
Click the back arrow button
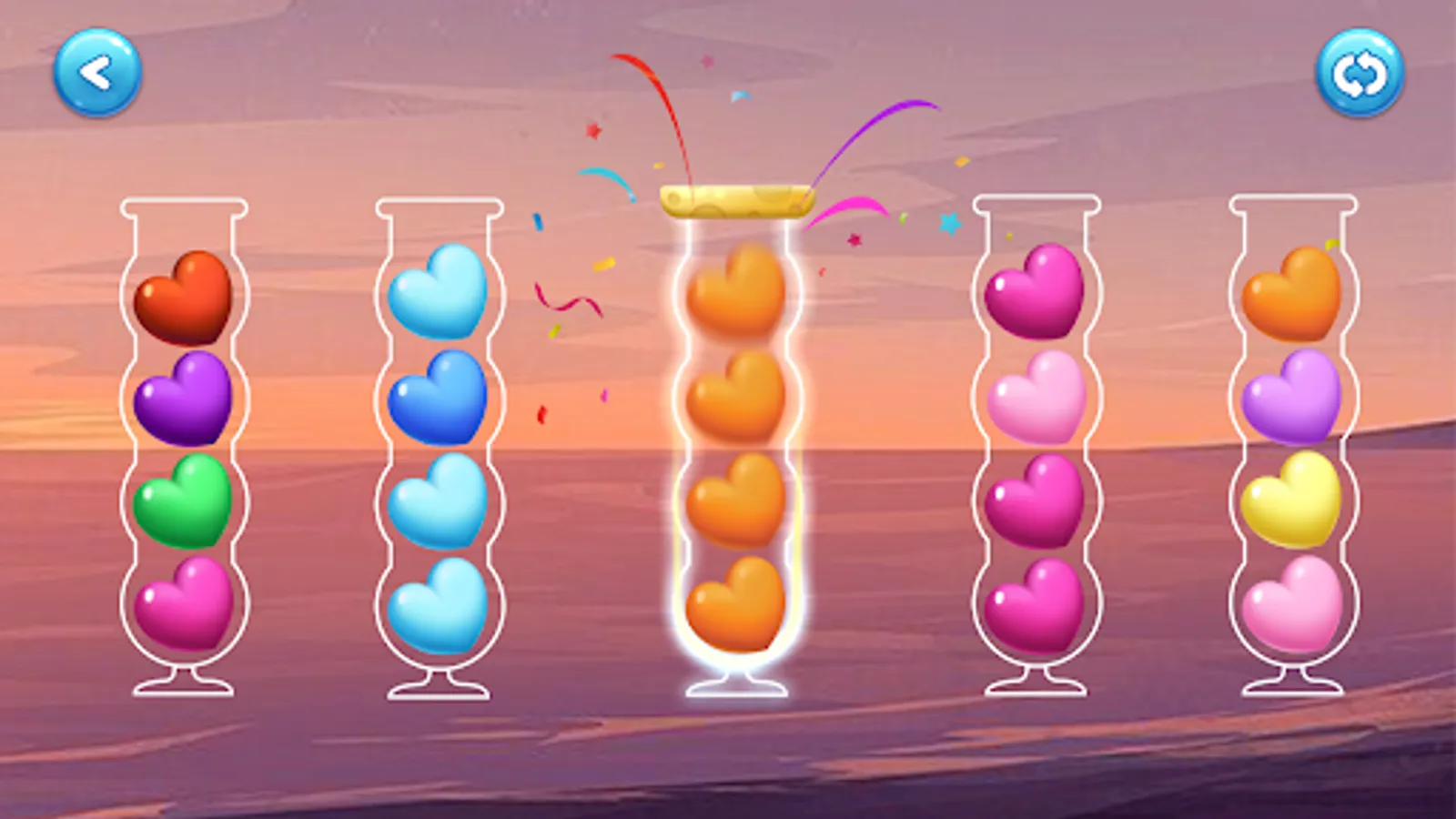pyautogui.click(x=97, y=73)
